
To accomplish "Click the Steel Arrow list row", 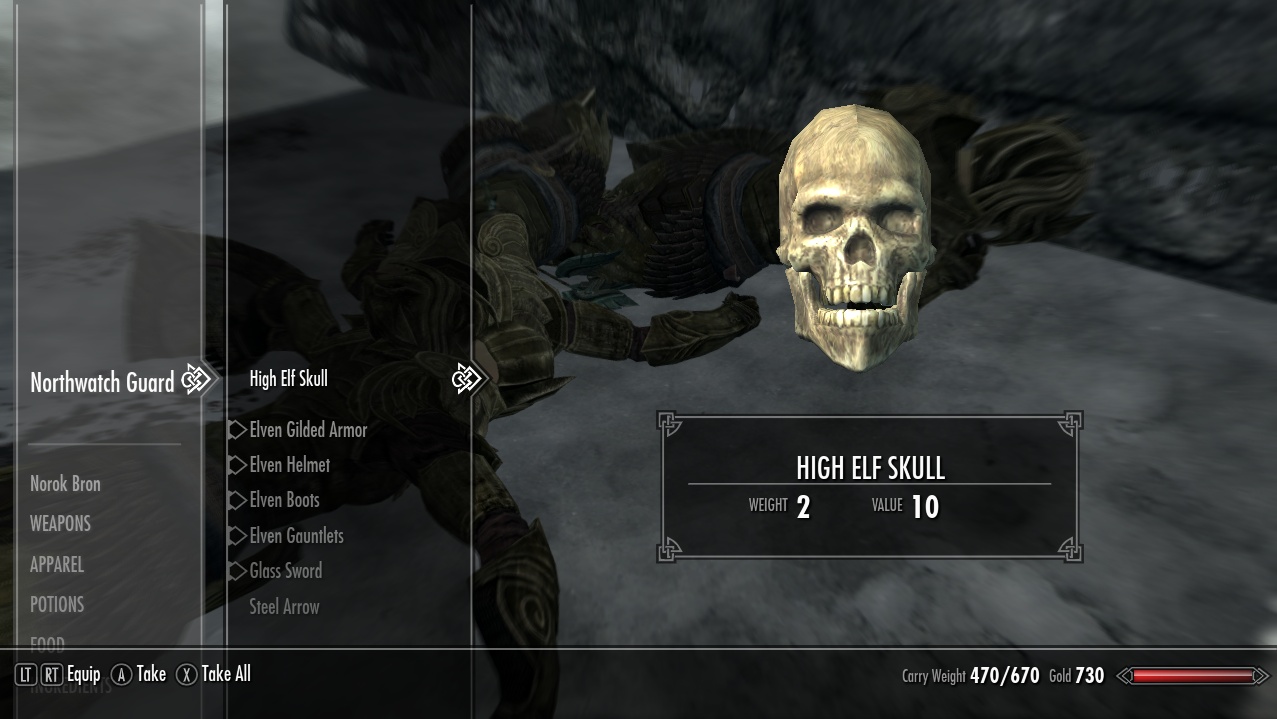I will pyautogui.click(x=284, y=607).
